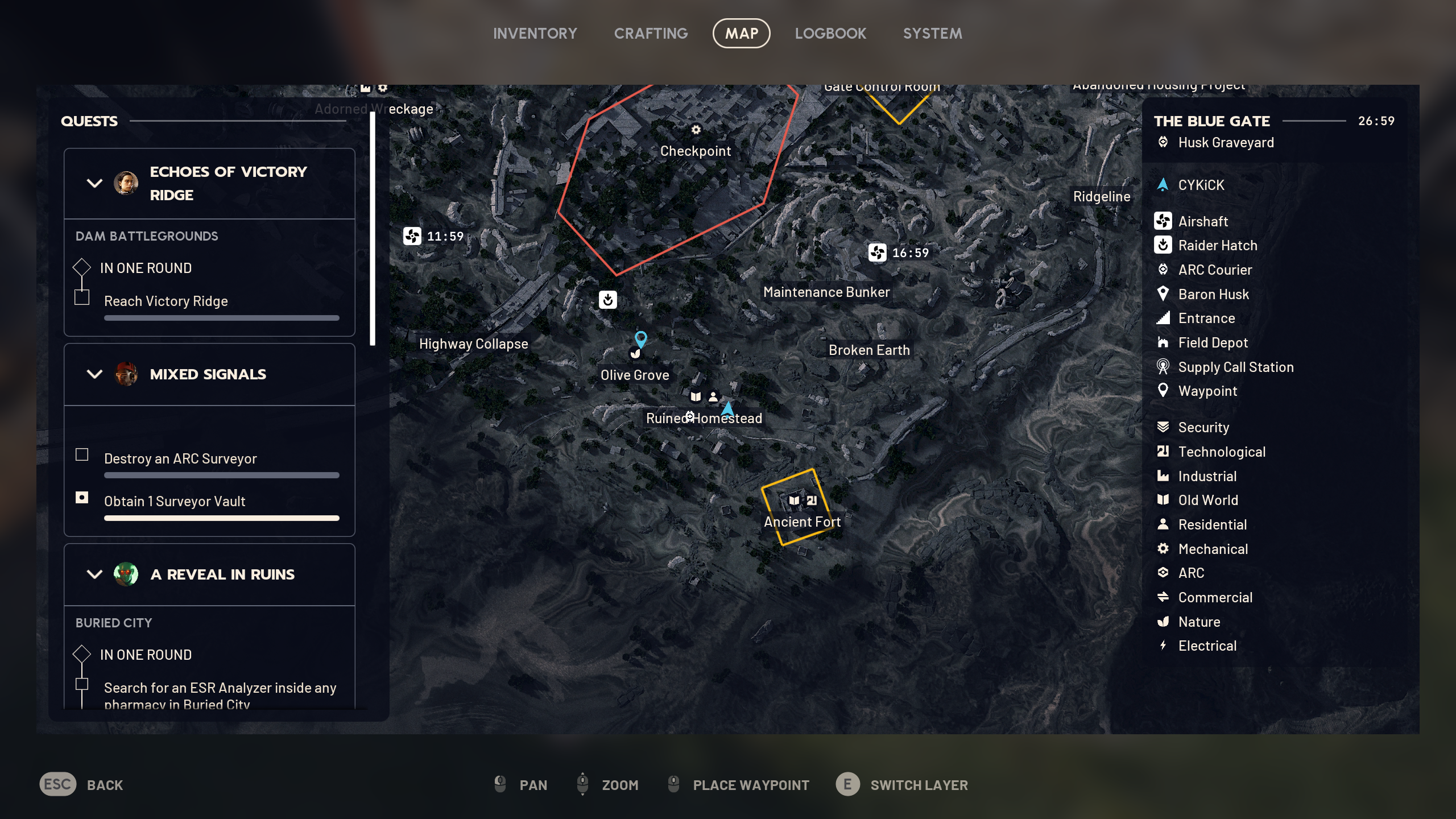Switch to the Inventory tab
Screen dimensions: 1456x819
click(535, 33)
